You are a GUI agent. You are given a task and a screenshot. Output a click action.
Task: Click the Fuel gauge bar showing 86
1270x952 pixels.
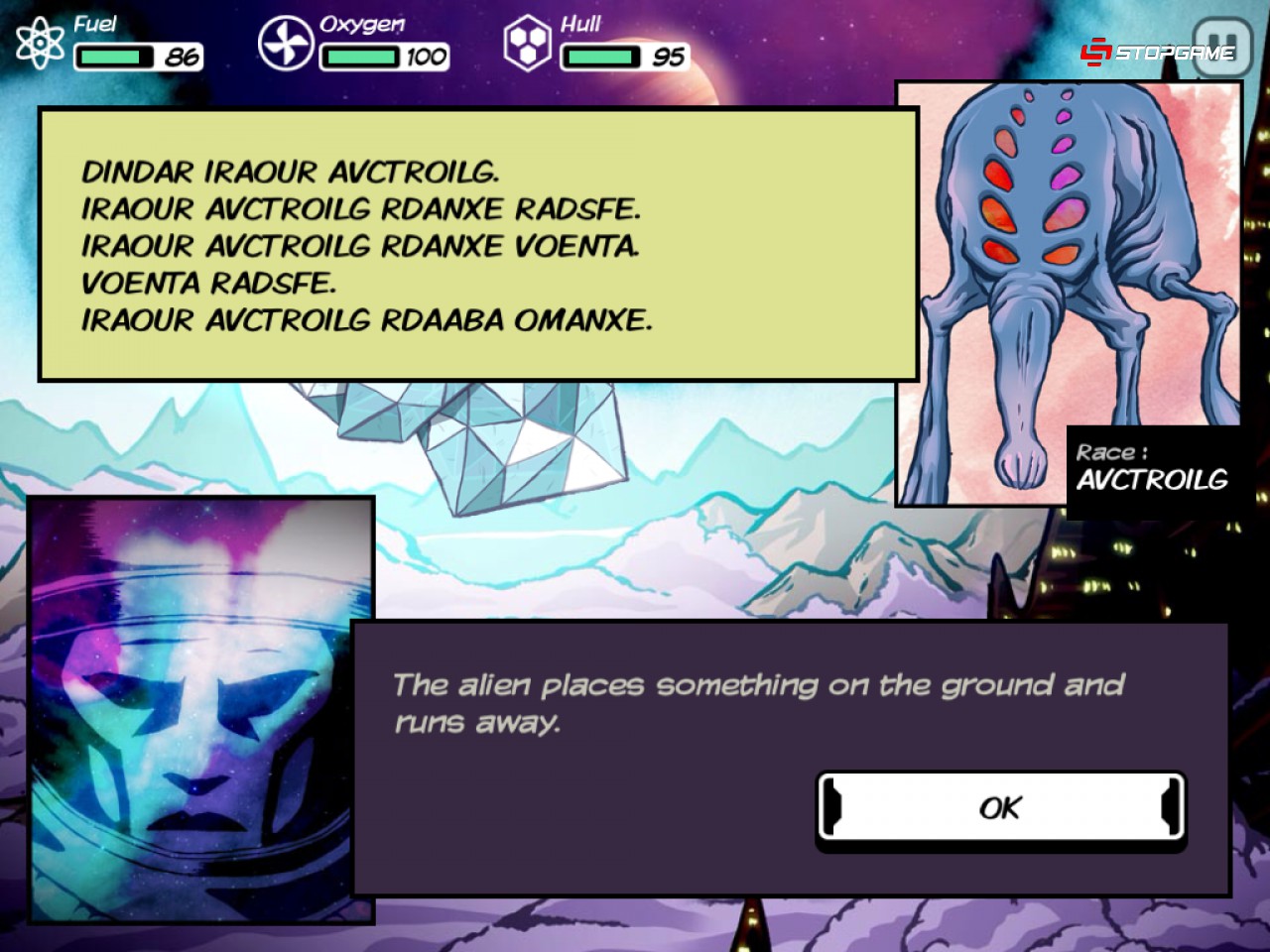pos(112,59)
